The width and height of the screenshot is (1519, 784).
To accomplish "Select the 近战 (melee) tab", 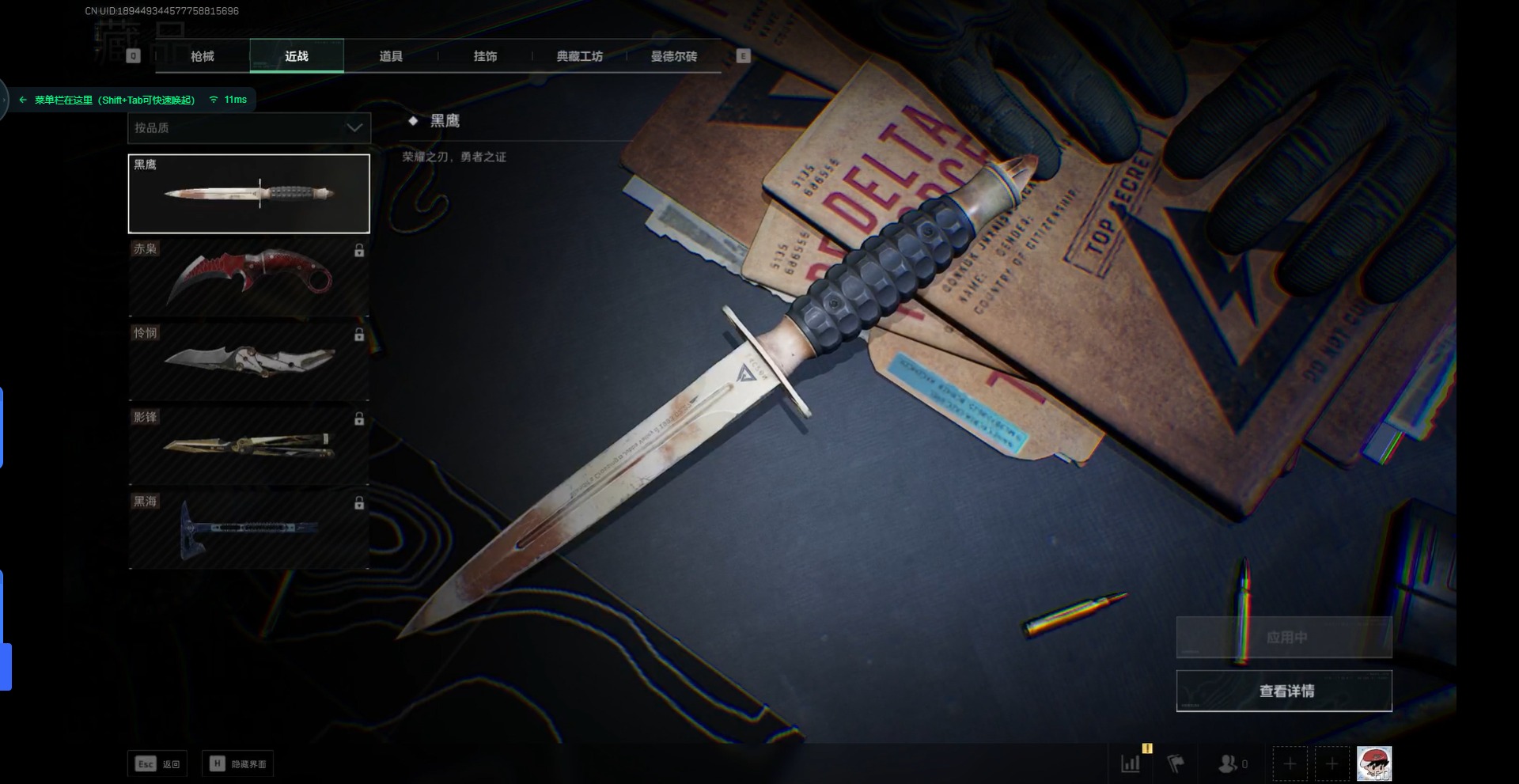I will [x=297, y=56].
